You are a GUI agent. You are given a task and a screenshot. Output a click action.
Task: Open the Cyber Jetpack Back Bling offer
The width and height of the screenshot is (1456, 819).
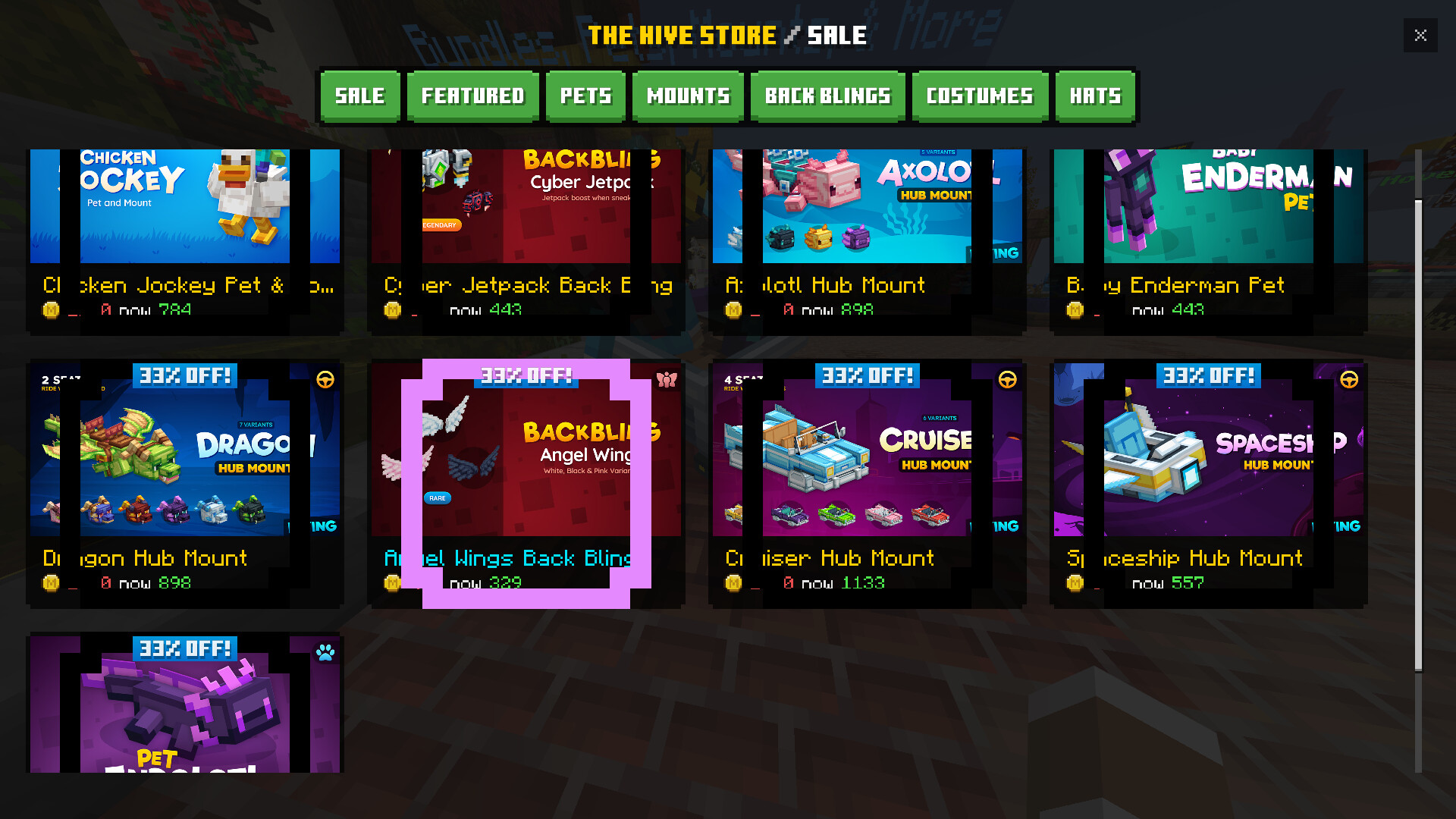click(x=526, y=227)
